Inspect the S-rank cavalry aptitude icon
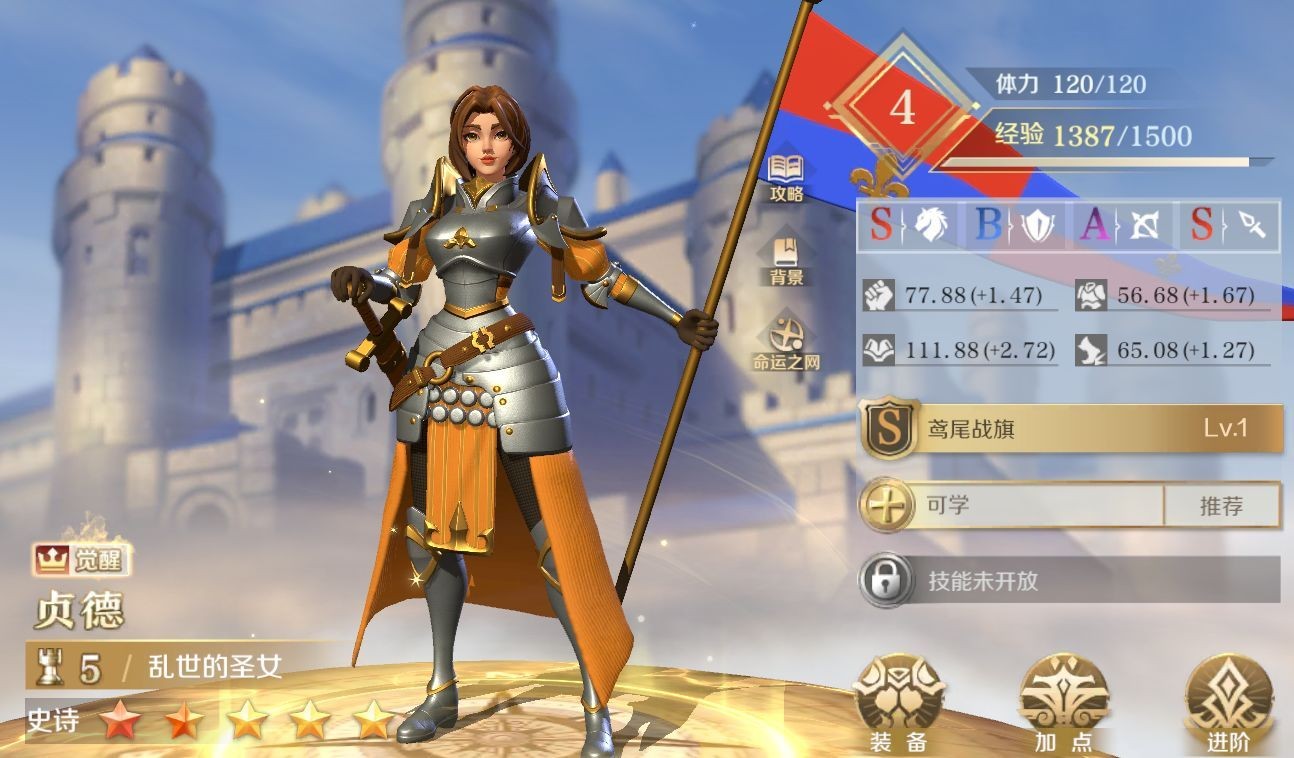Screen dimensions: 1294x758 click(908, 226)
